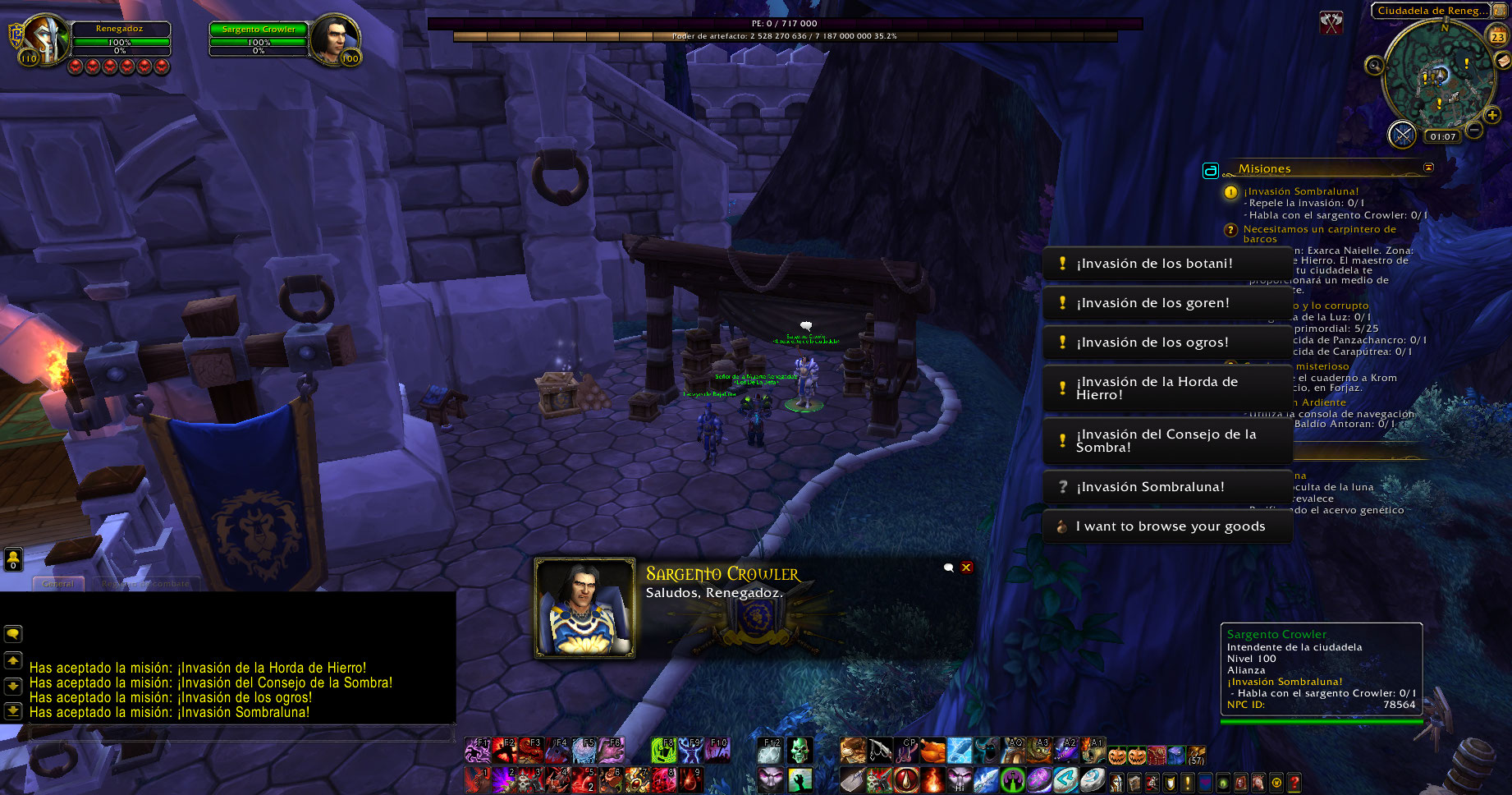
Task: Choose the ¡Invasión de los goren! option
Action: (1166, 303)
